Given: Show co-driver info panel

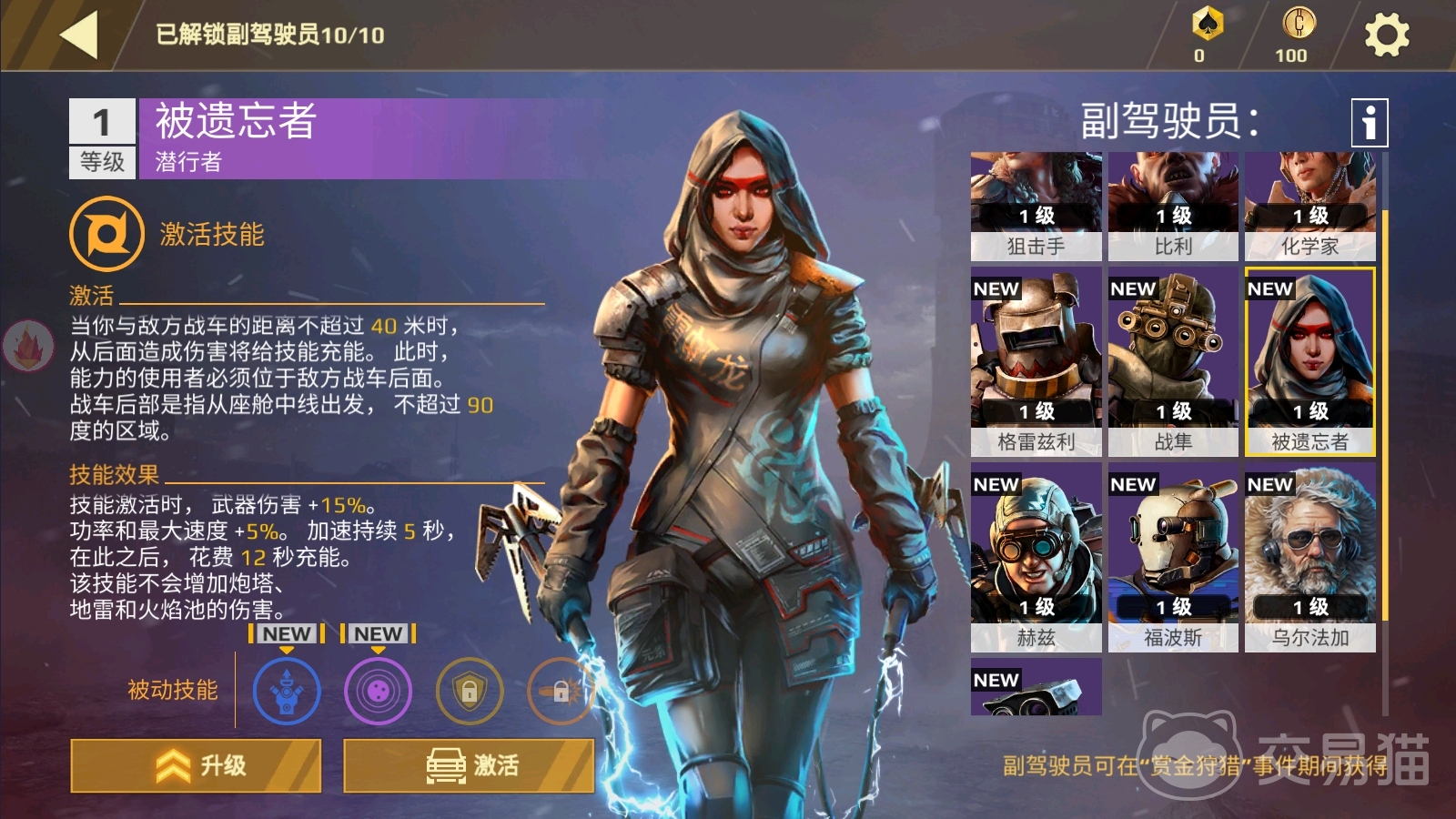Looking at the screenshot, I should [x=1369, y=122].
